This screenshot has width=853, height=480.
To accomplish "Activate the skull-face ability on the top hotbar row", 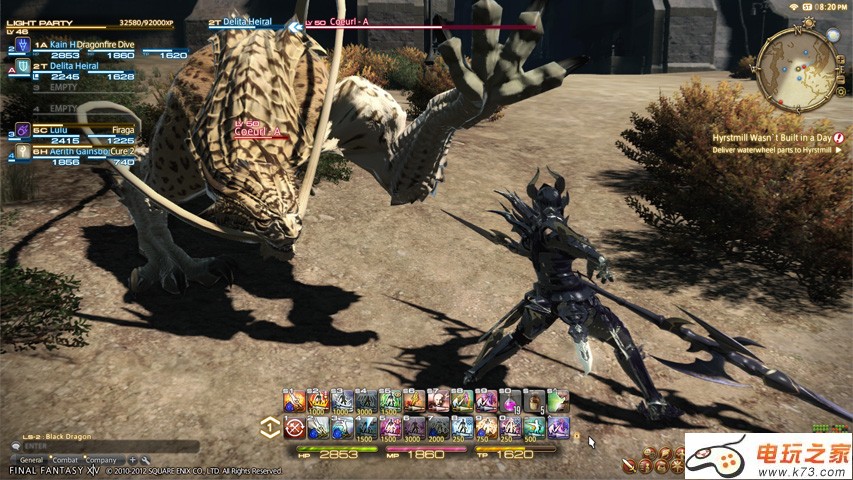I will point(437,401).
